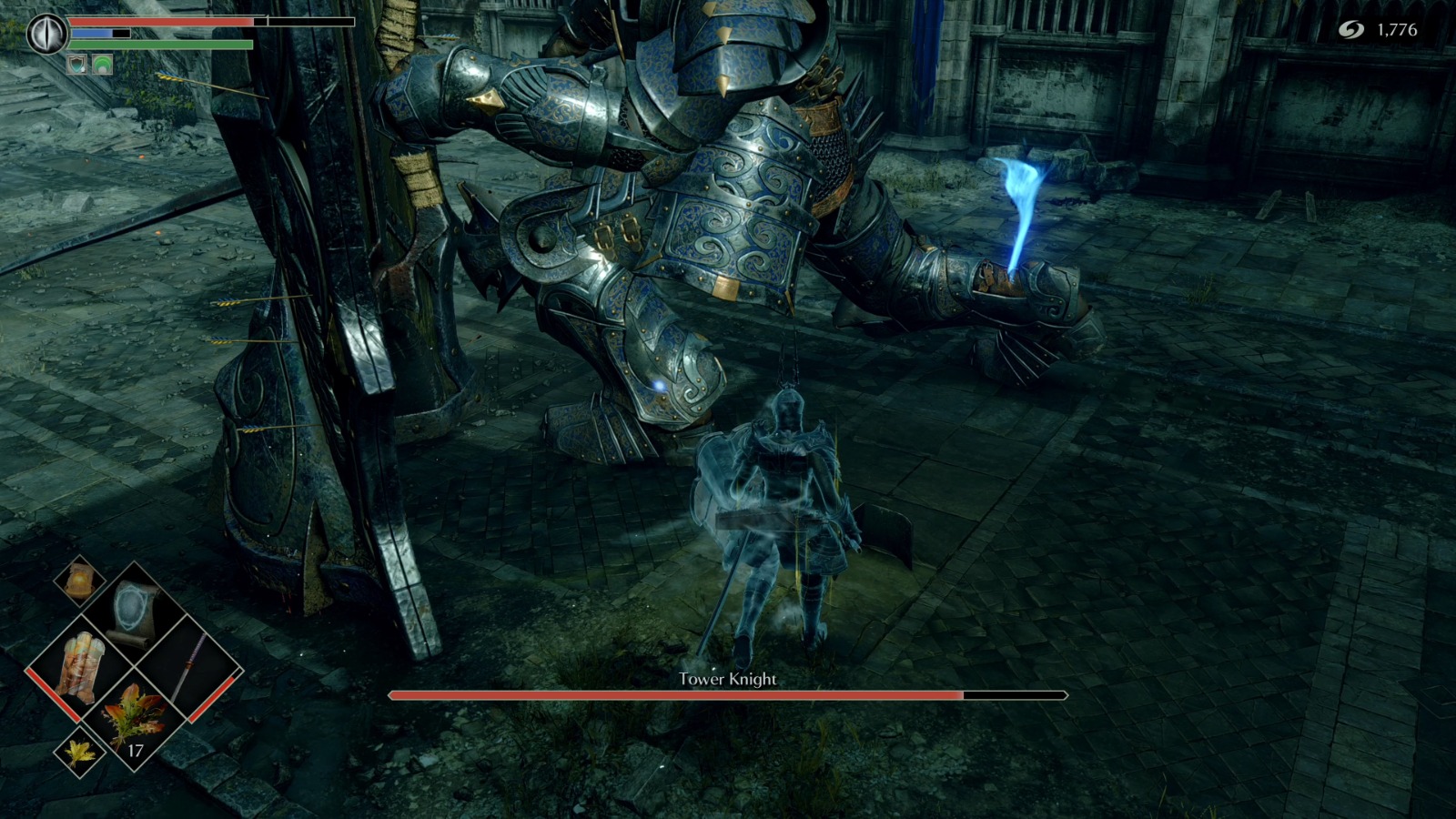This screenshot has width=1456, height=819.
Task: Click the green regeneration buff icon
Action: pos(101,64)
